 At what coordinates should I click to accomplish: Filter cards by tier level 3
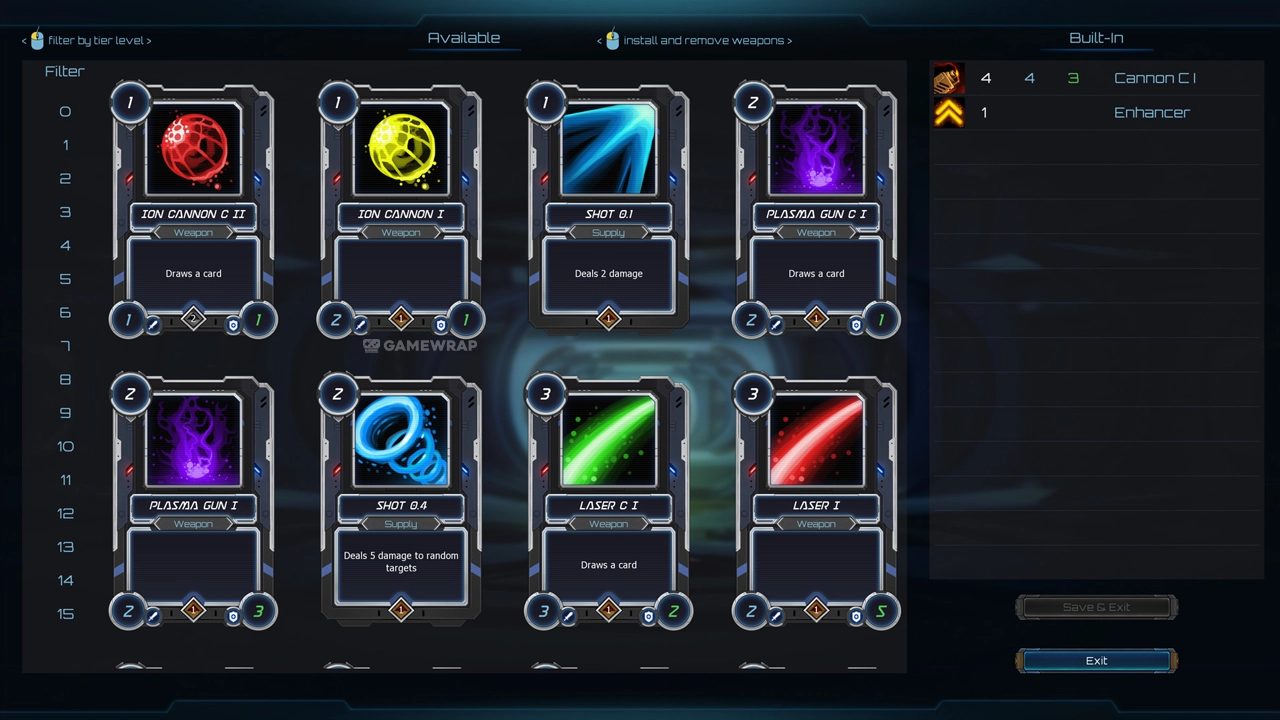65,212
